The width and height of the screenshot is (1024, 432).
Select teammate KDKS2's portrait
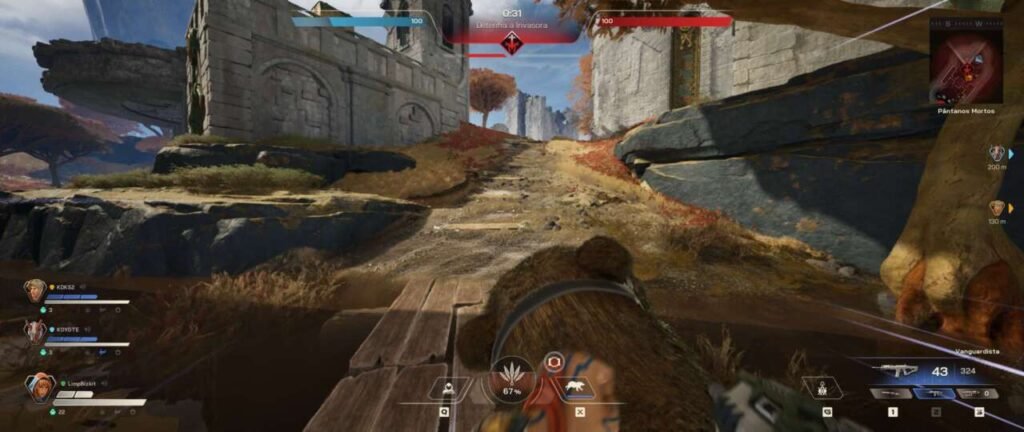[x=35, y=291]
